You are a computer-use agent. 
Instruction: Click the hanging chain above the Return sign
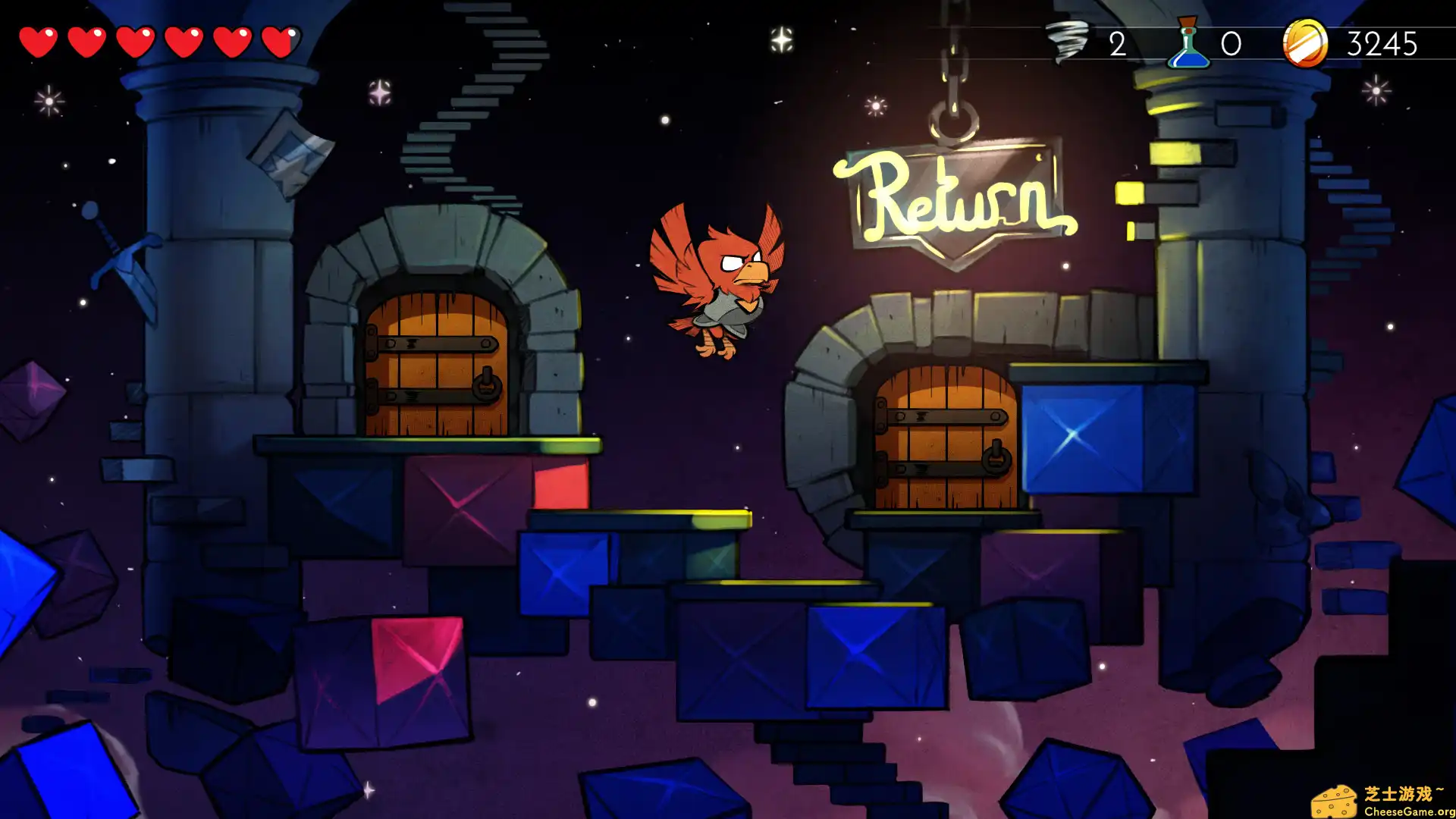click(x=952, y=68)
